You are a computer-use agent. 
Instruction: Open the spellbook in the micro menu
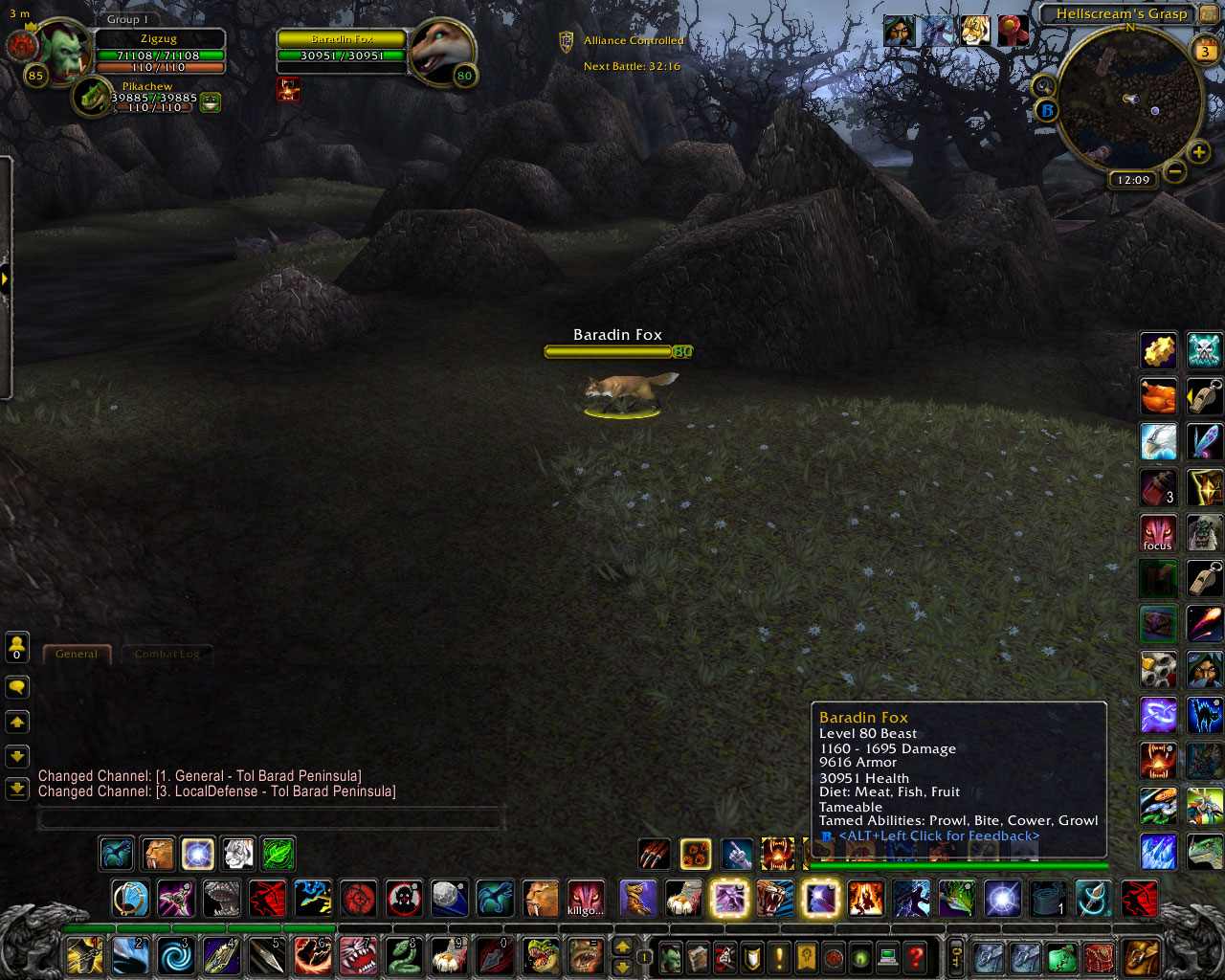[697, 957]
